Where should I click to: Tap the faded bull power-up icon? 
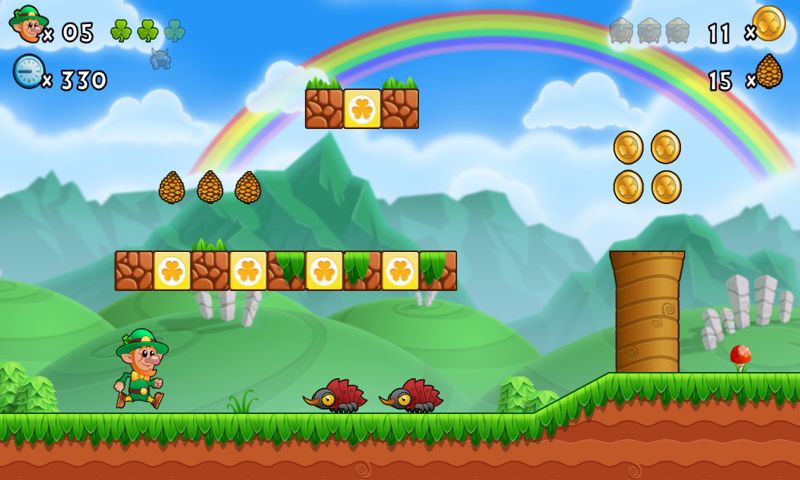pyautogui.click(x=160, y=58)
